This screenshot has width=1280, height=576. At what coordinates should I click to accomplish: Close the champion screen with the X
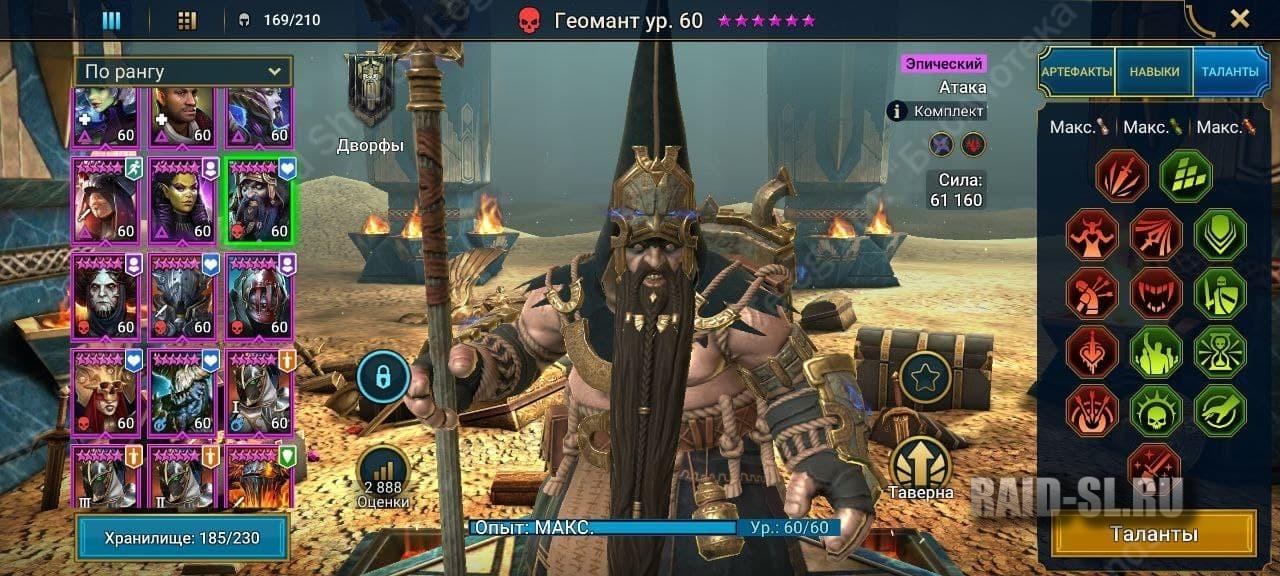(x=1239, y=18)
